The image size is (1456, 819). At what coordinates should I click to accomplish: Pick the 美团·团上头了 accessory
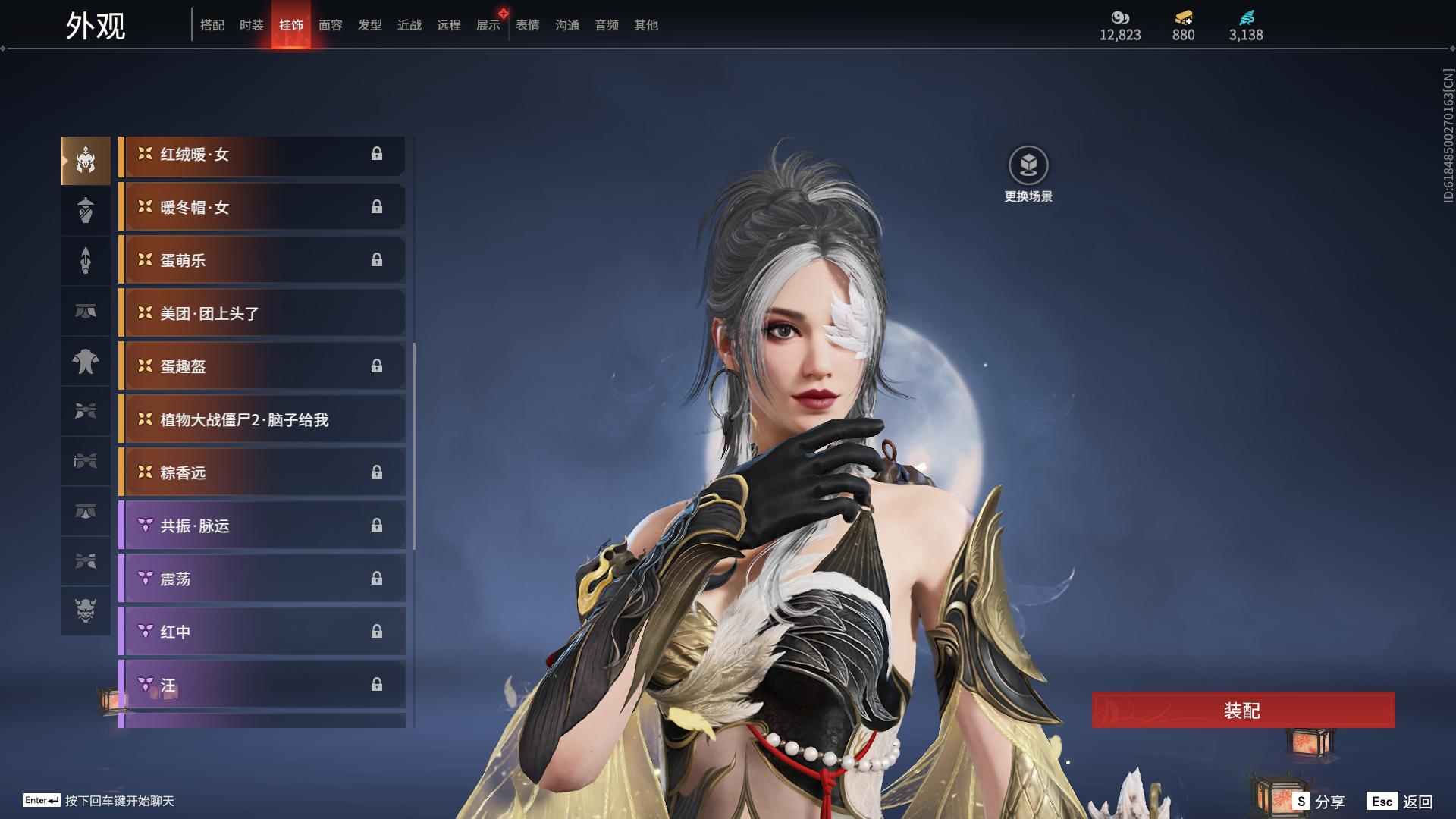[262, 314]
